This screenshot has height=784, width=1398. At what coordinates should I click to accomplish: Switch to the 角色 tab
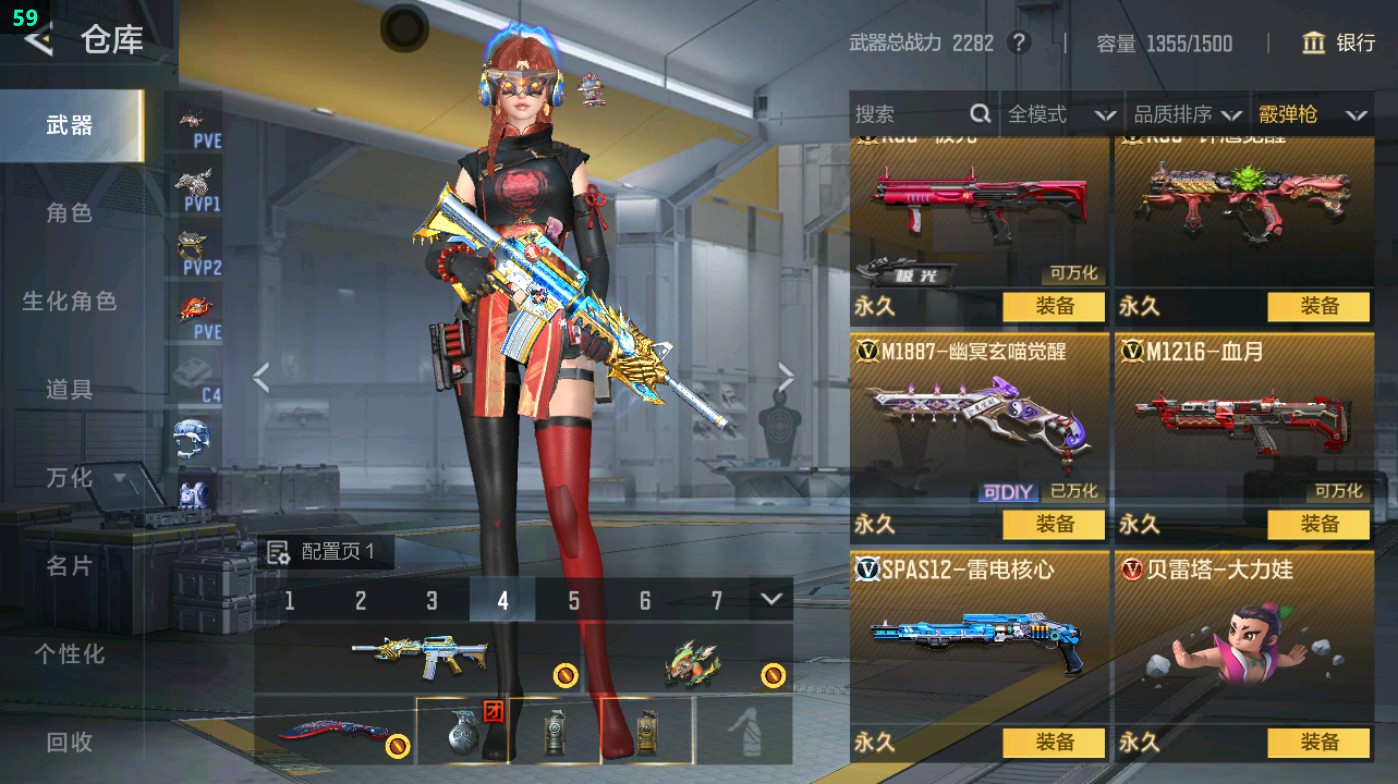point(69,213)
